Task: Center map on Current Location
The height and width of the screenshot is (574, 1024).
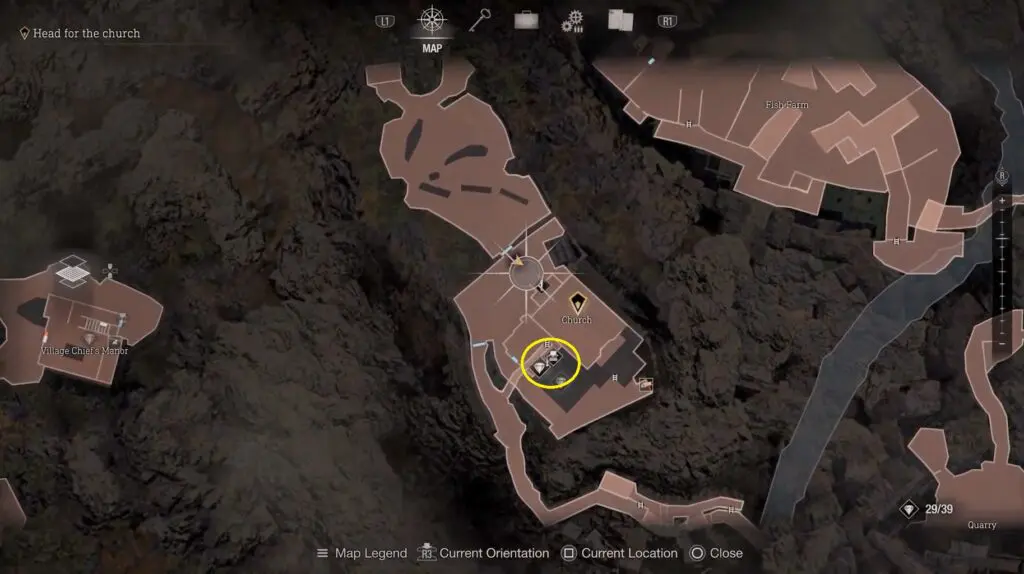Action: pyautogui.click(x=619, y=553)
